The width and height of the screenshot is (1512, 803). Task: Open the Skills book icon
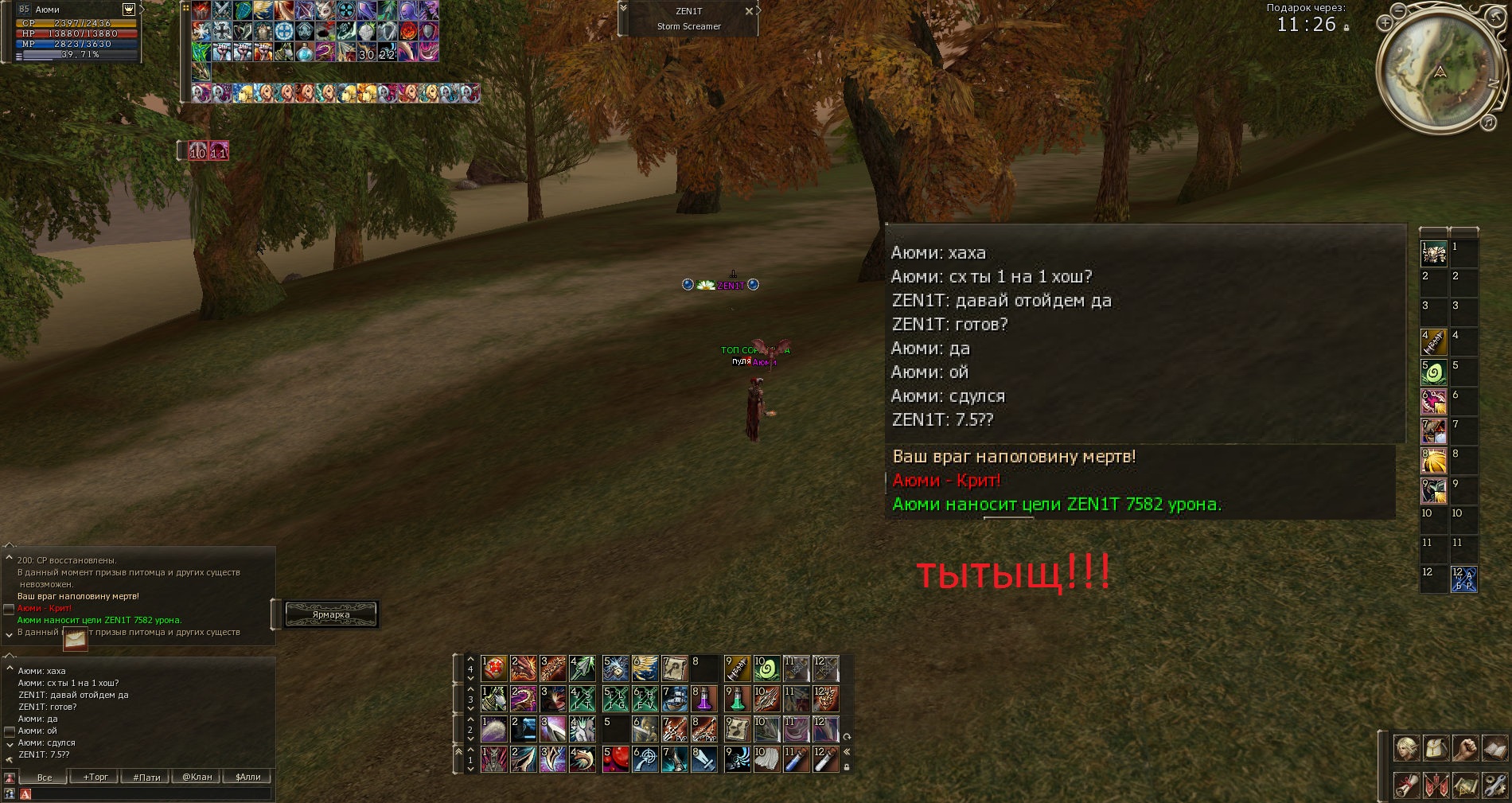[1495, 748]
